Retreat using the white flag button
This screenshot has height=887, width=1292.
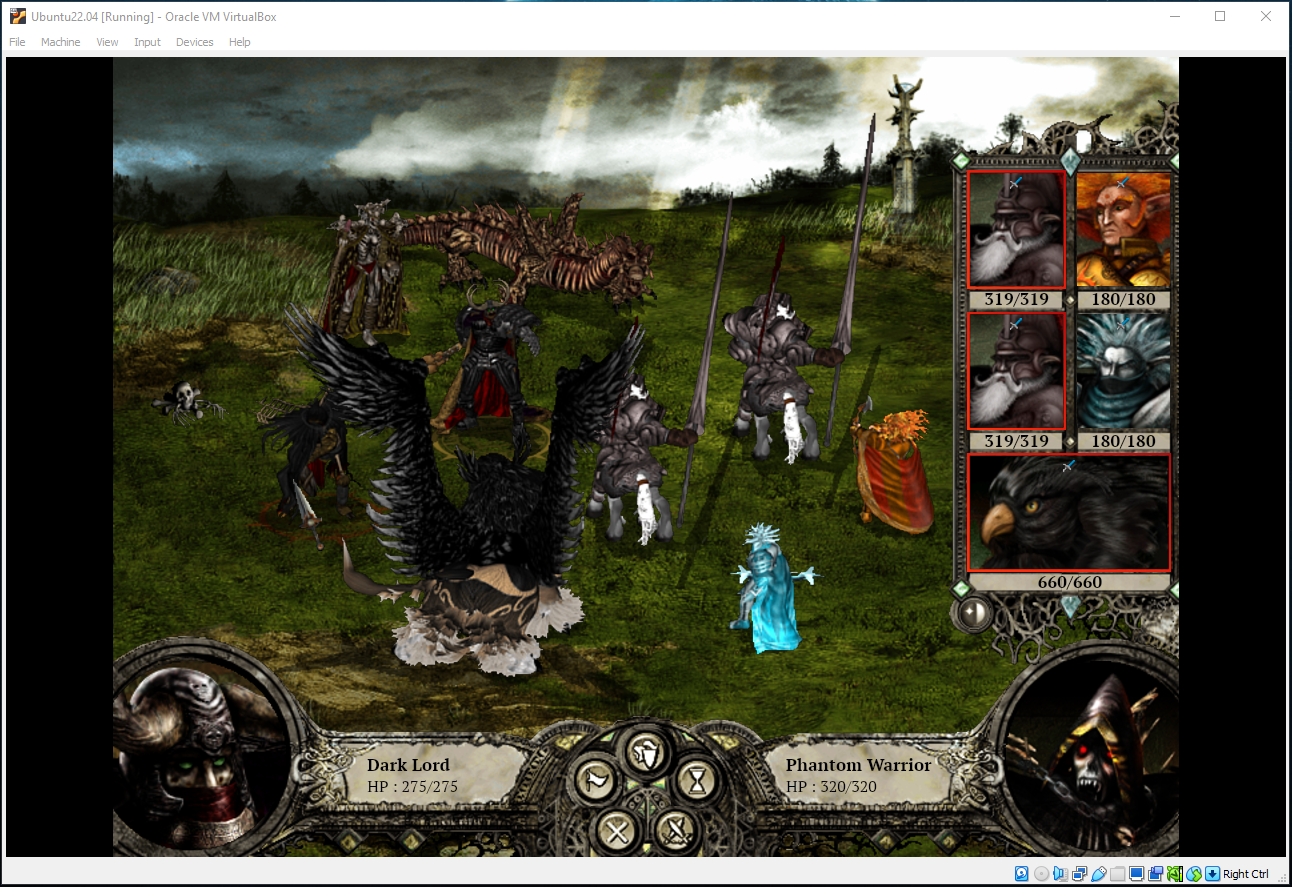click(x=596, y=780)
